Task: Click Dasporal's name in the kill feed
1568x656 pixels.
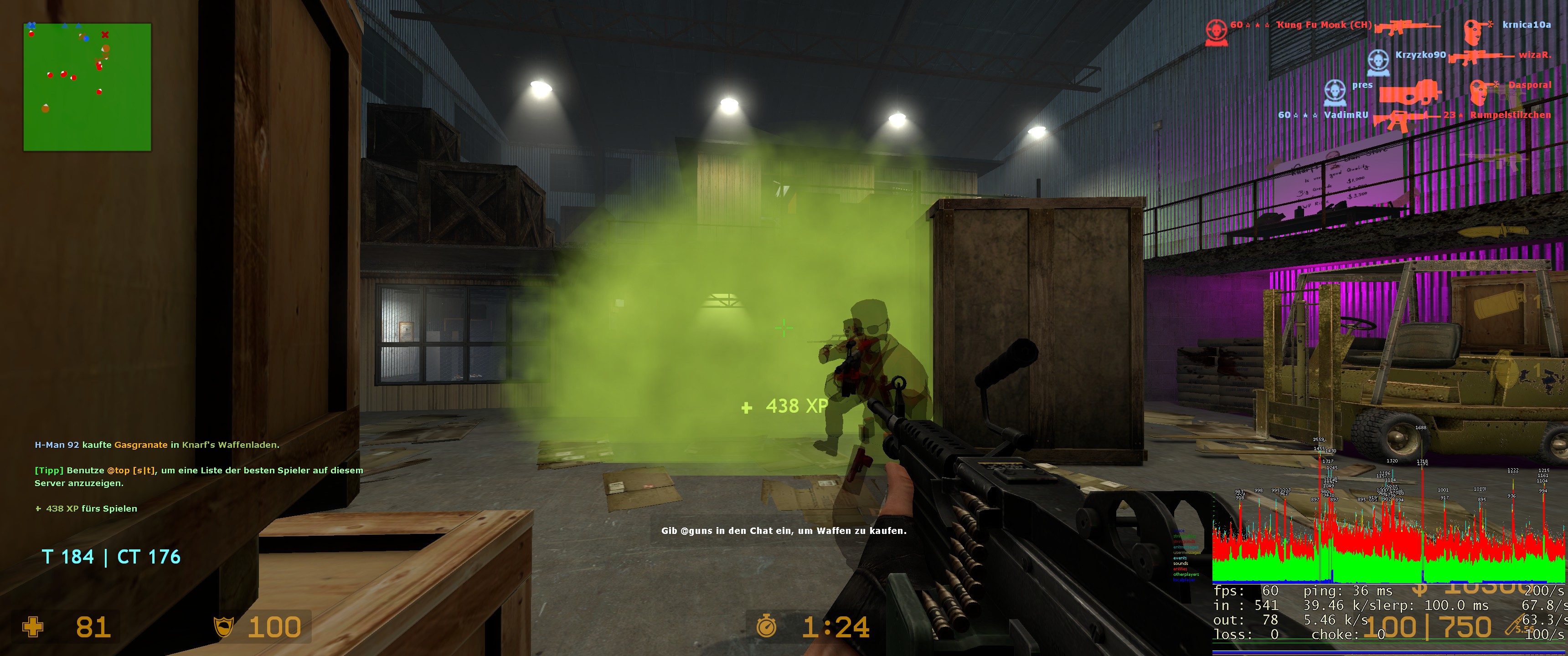Action: tap(1529, 85)
